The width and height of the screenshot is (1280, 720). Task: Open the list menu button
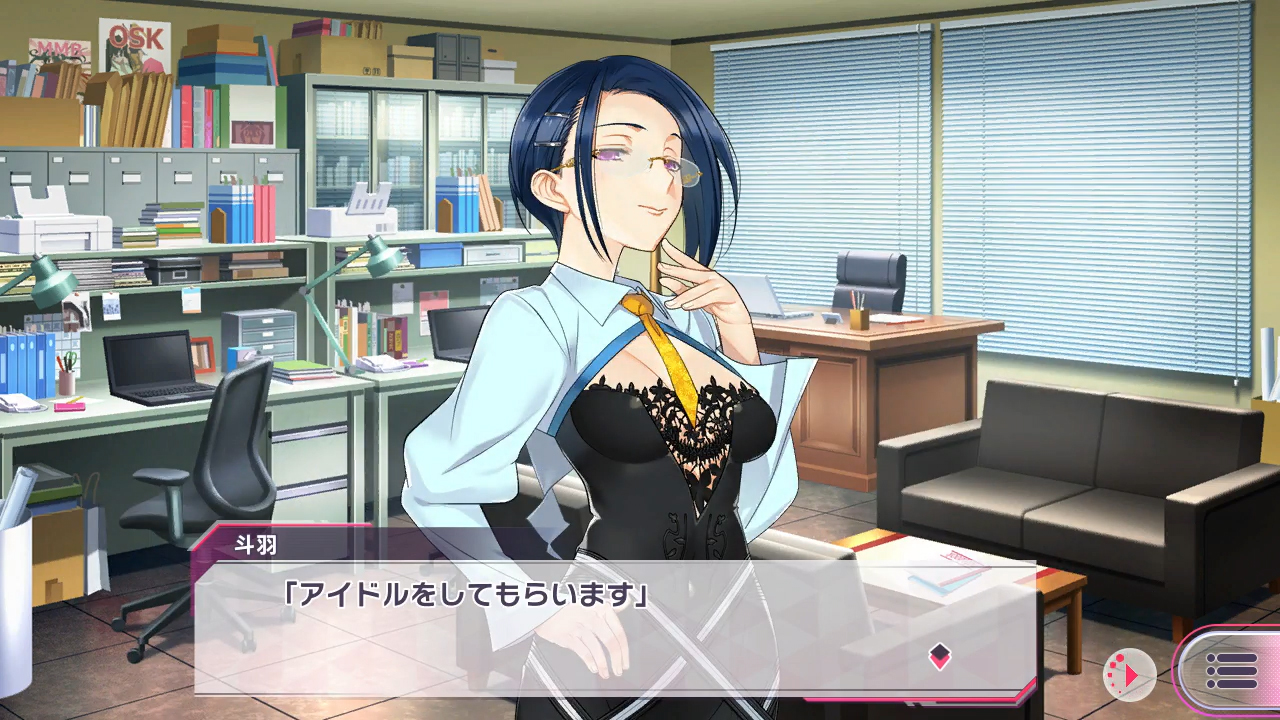[1232, 671]
